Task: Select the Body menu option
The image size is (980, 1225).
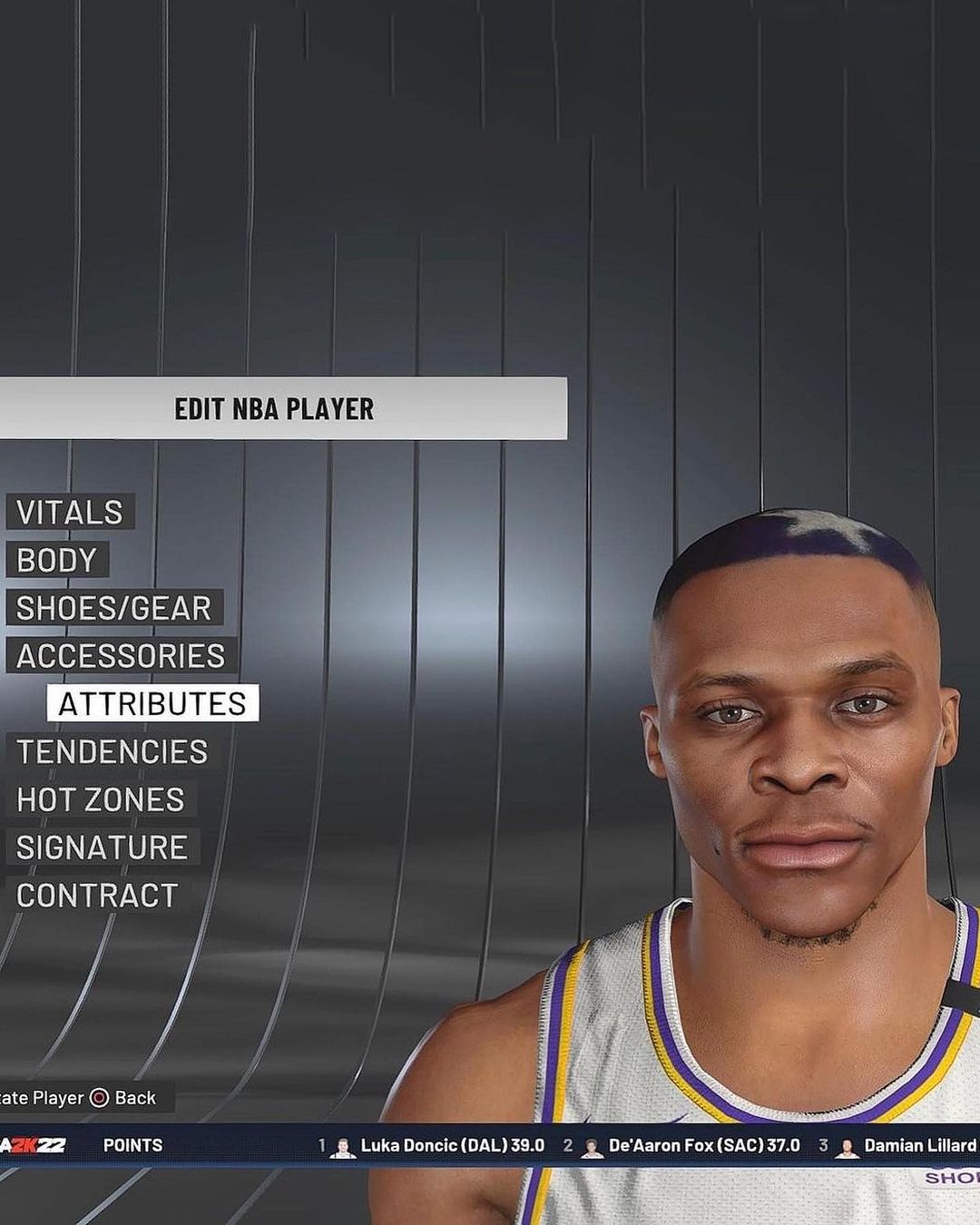Action: [x=56, y=561]
